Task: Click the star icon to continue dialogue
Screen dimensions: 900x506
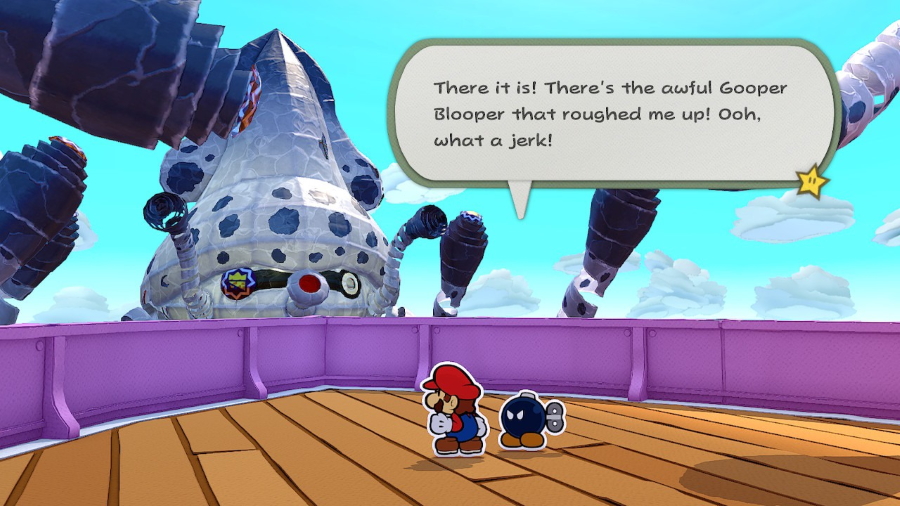Action: (811, 182)
